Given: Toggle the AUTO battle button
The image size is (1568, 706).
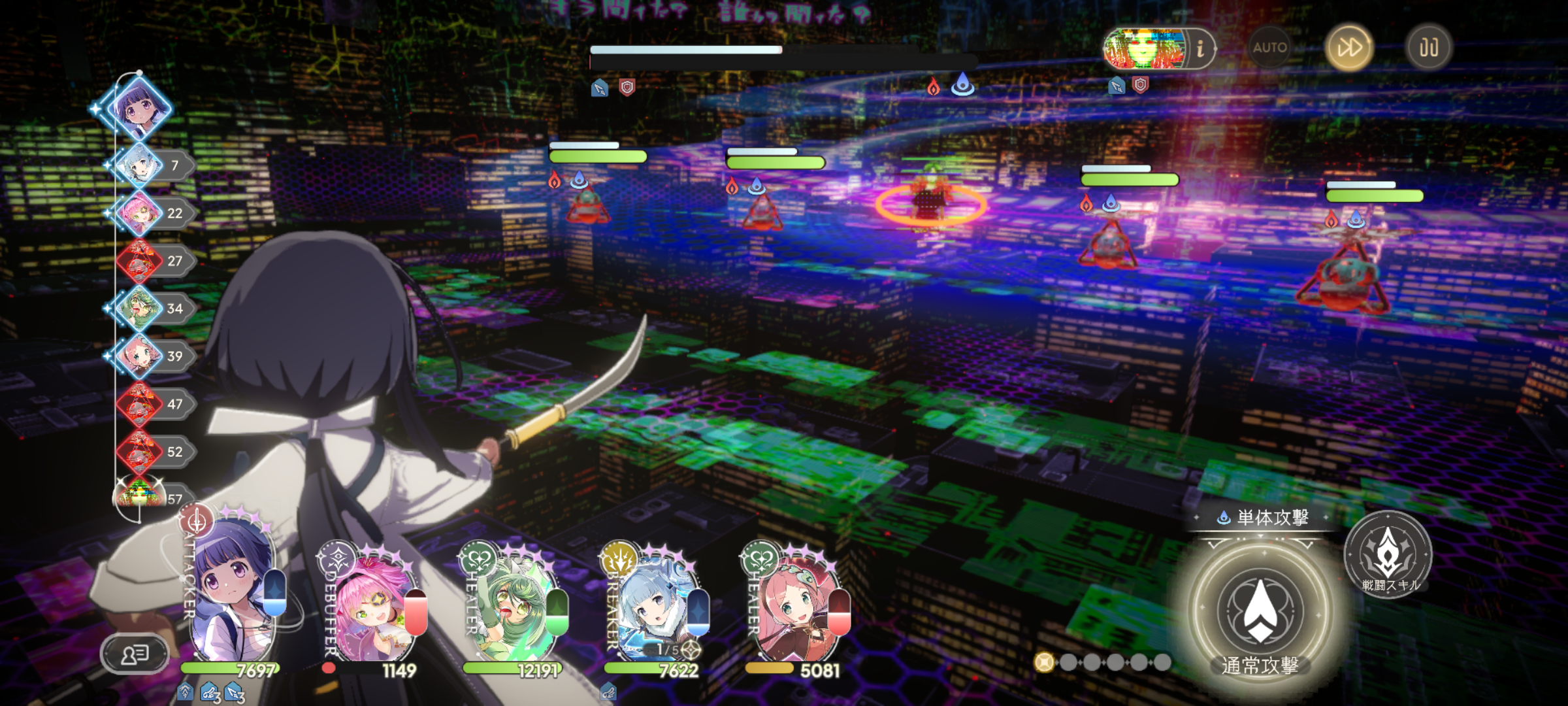Looking at the screenshot, I should click(1269, 47).
